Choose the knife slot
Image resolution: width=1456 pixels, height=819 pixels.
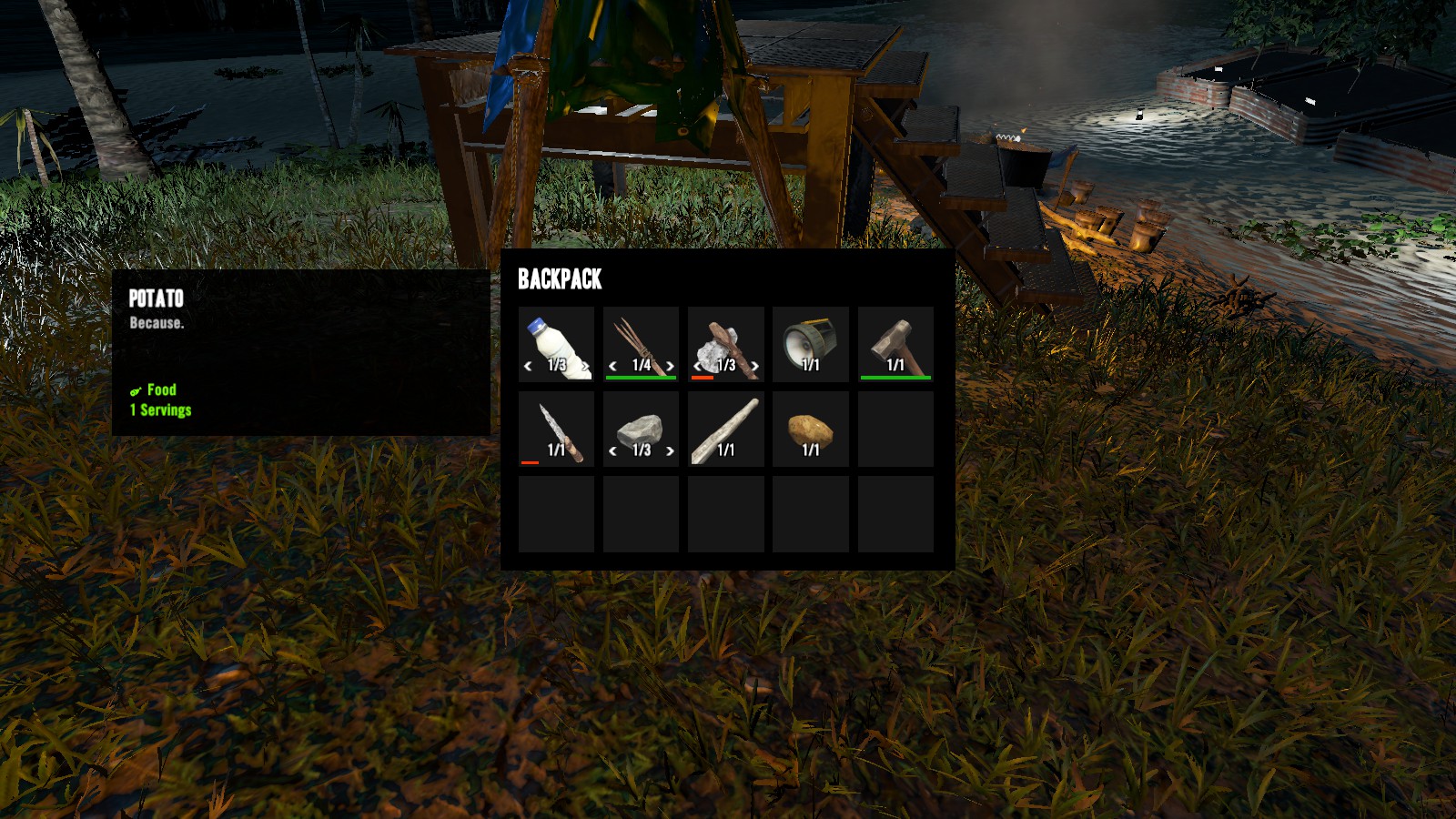click(x=556, y=428)
